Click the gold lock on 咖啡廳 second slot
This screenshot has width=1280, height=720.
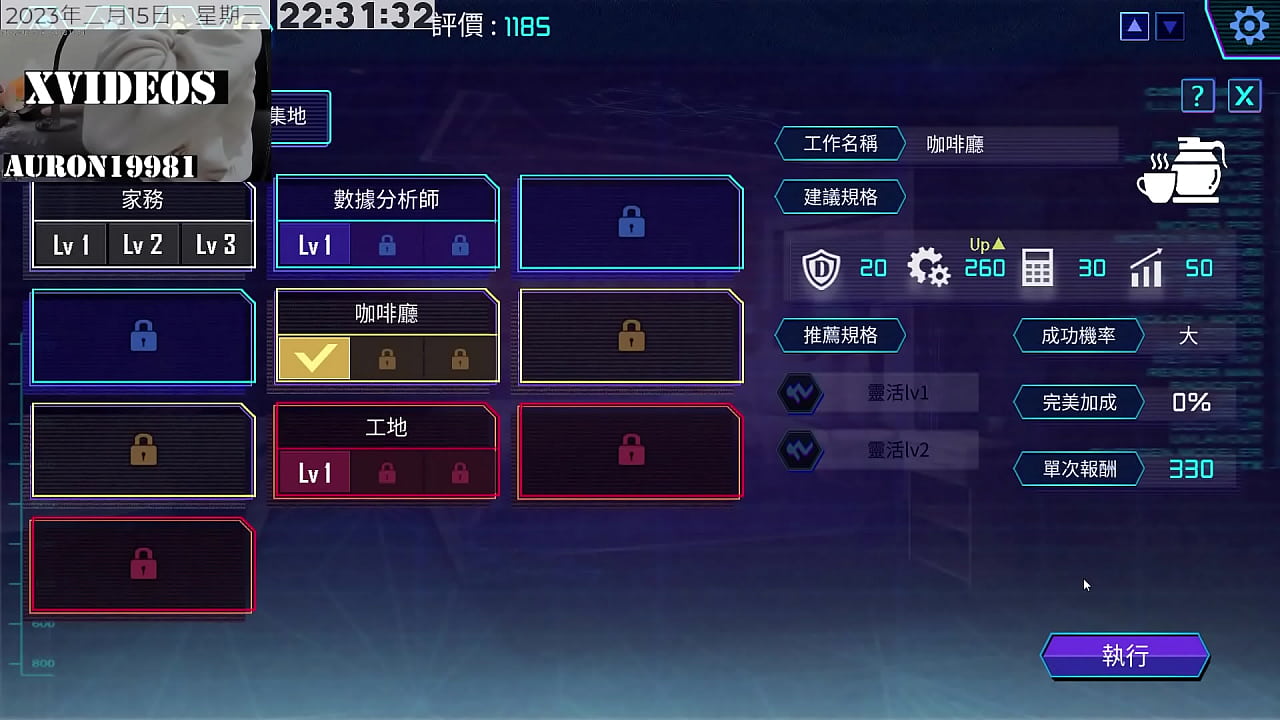pos(385,358)
